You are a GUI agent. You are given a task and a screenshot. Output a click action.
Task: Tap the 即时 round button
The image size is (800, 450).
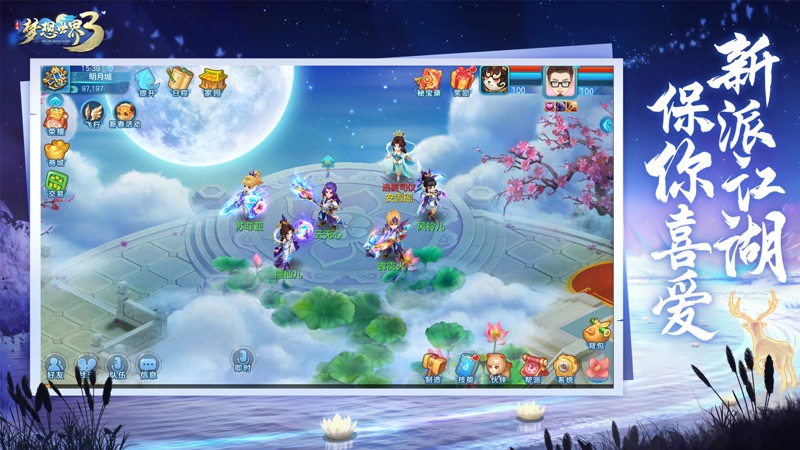click(x=242, y=359)
